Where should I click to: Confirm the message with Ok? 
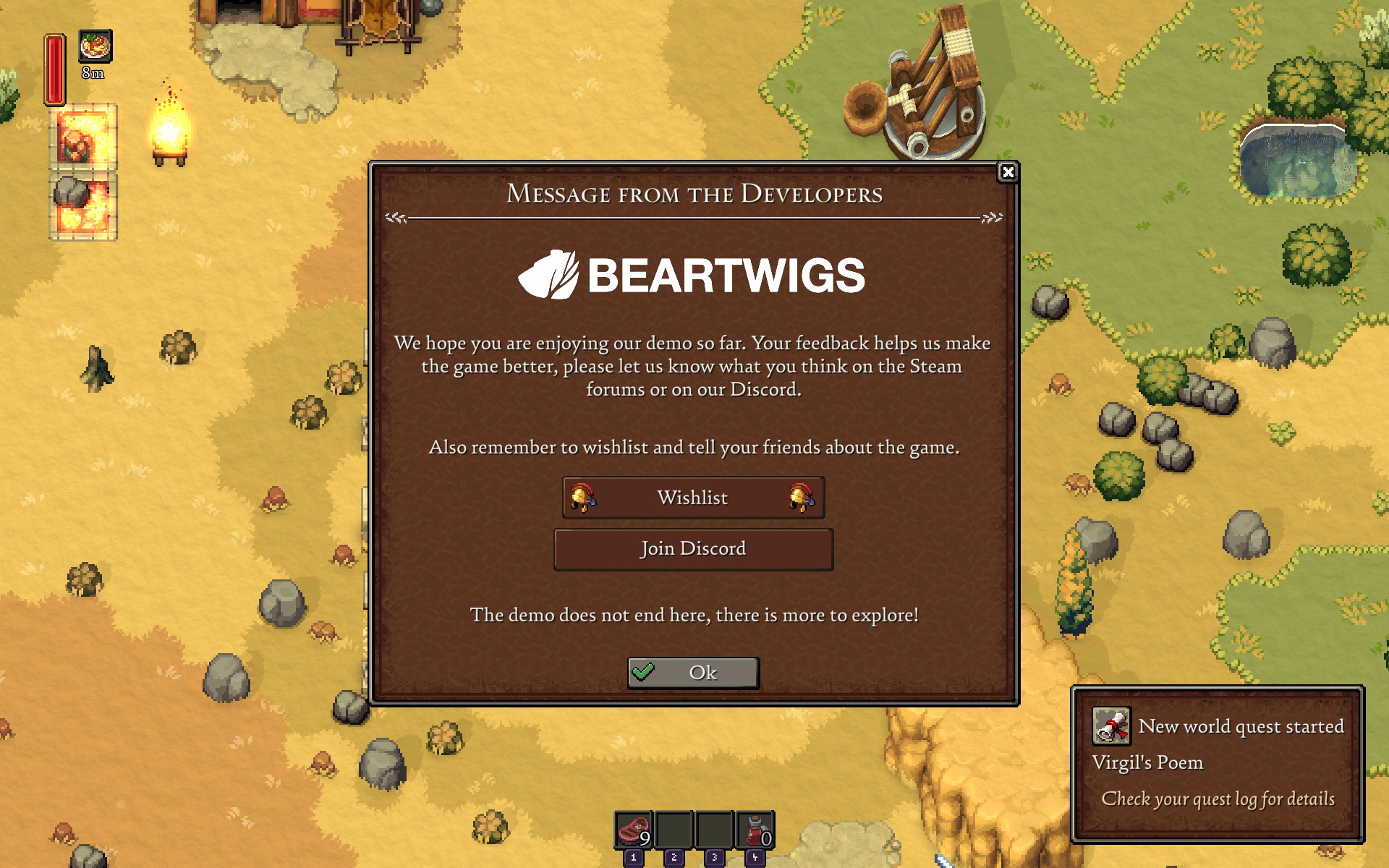point(693,673)
